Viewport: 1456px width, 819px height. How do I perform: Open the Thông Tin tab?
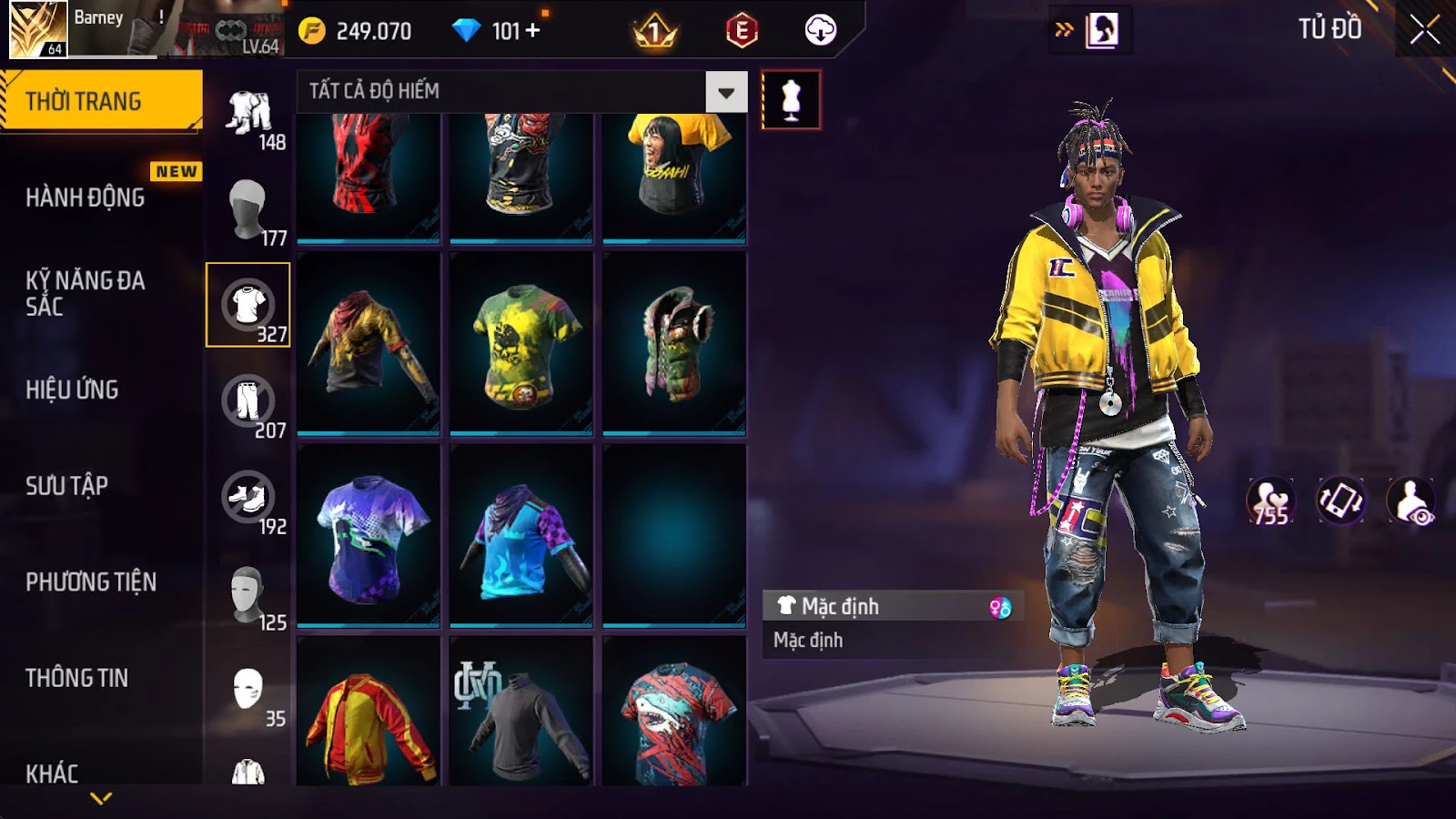coord(76,678)
